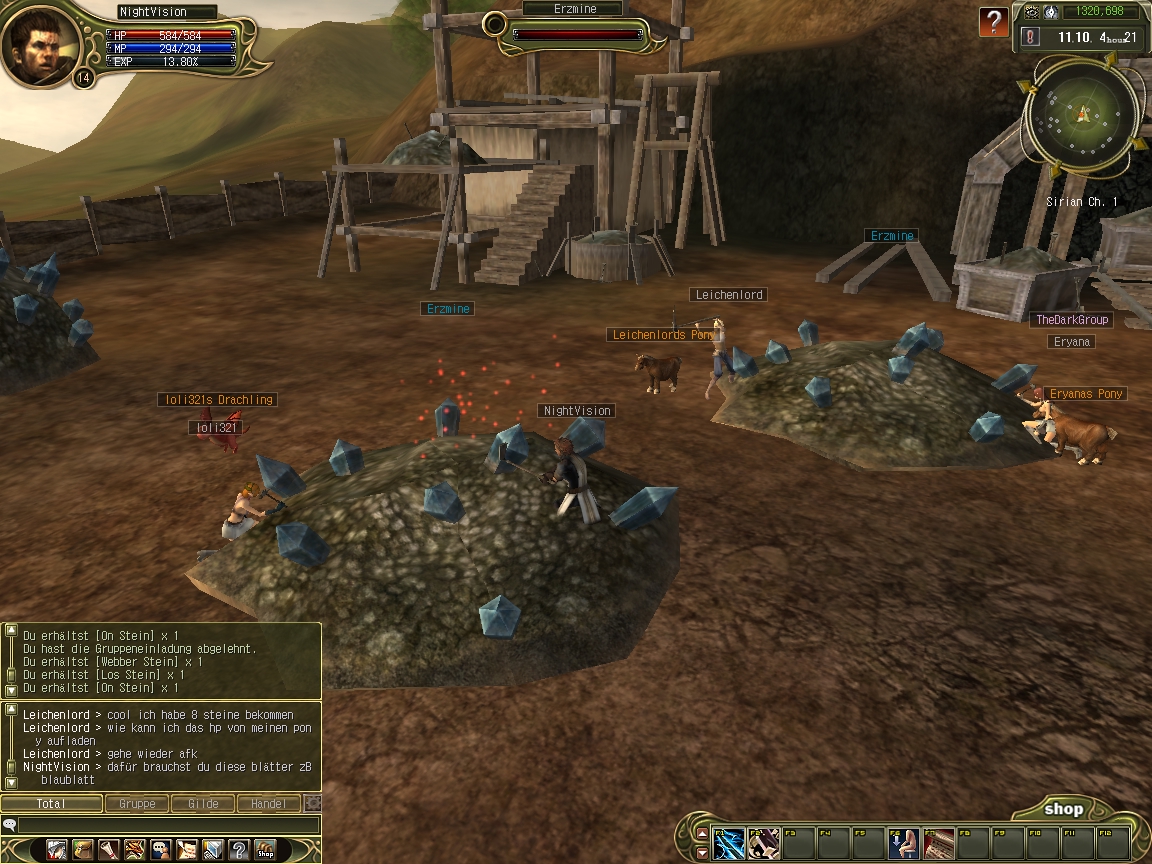The width and height of the screenshot is (1152, 864).
Task: Click the hotbar page up arrow
Action: coord(702,834)
